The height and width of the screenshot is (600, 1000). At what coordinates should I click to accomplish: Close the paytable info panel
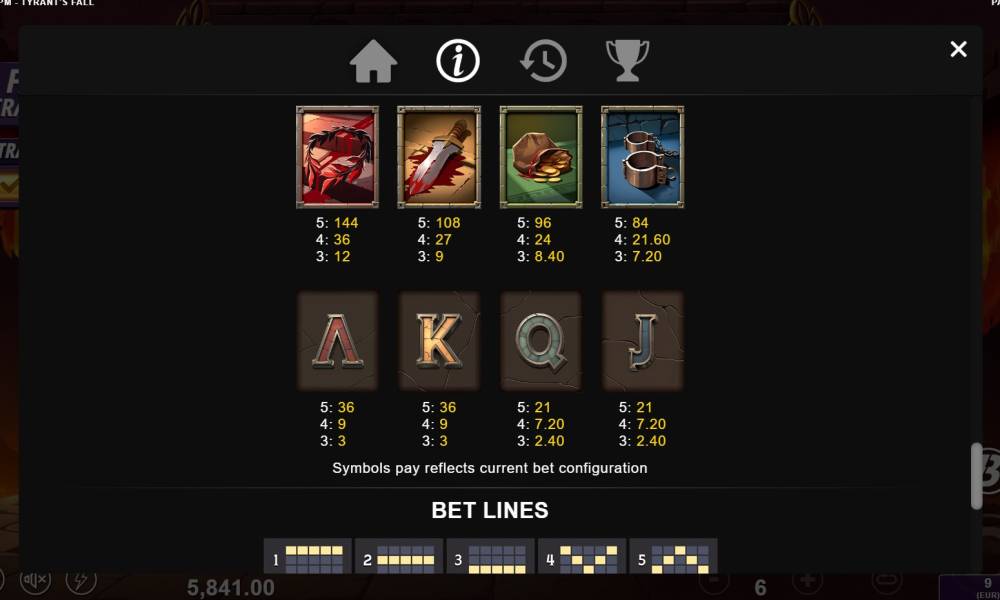point(958,49)
